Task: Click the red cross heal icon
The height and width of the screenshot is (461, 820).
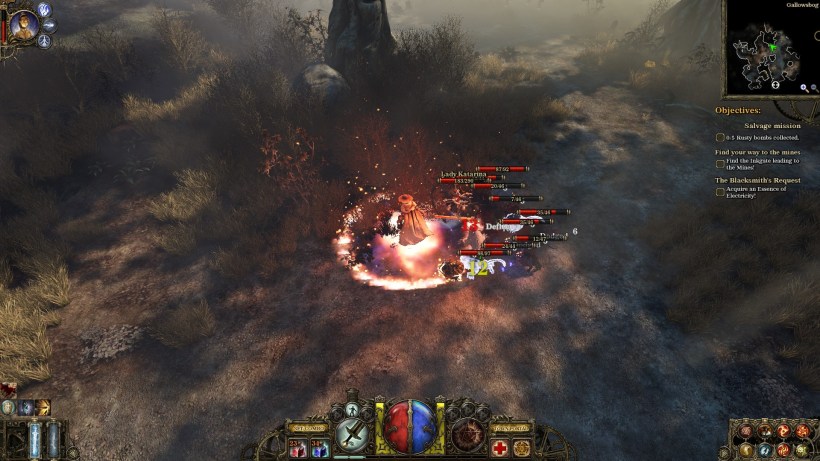Action: click(499, 449)
